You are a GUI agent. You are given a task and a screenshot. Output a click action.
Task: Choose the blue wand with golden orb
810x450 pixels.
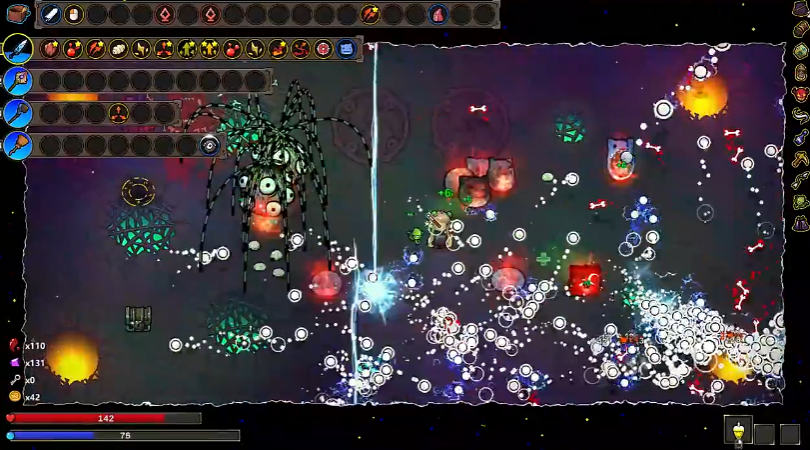17,81
